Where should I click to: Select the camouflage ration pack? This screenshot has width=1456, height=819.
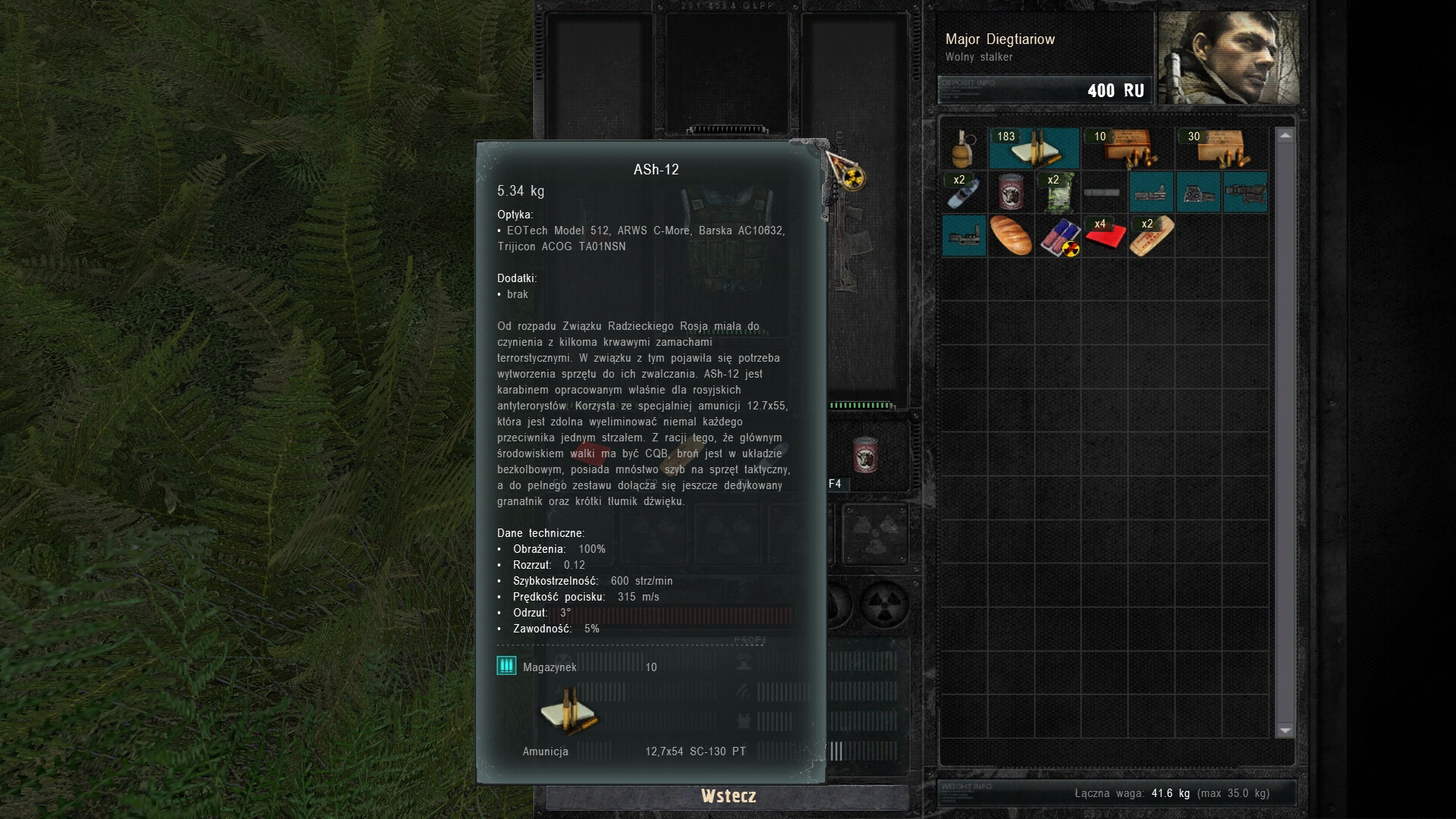[1057, 192]
